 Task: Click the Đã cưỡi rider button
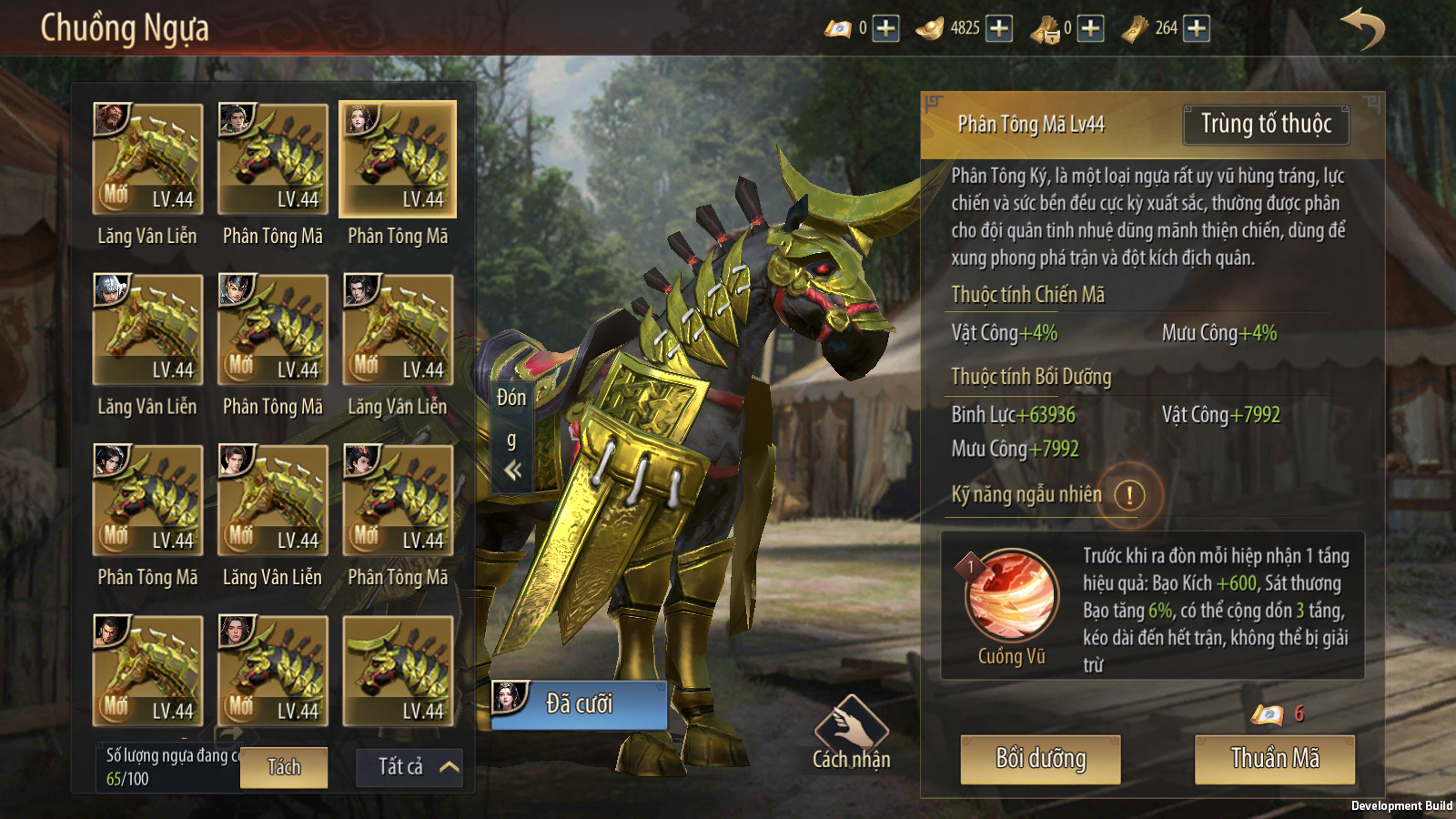579,704
